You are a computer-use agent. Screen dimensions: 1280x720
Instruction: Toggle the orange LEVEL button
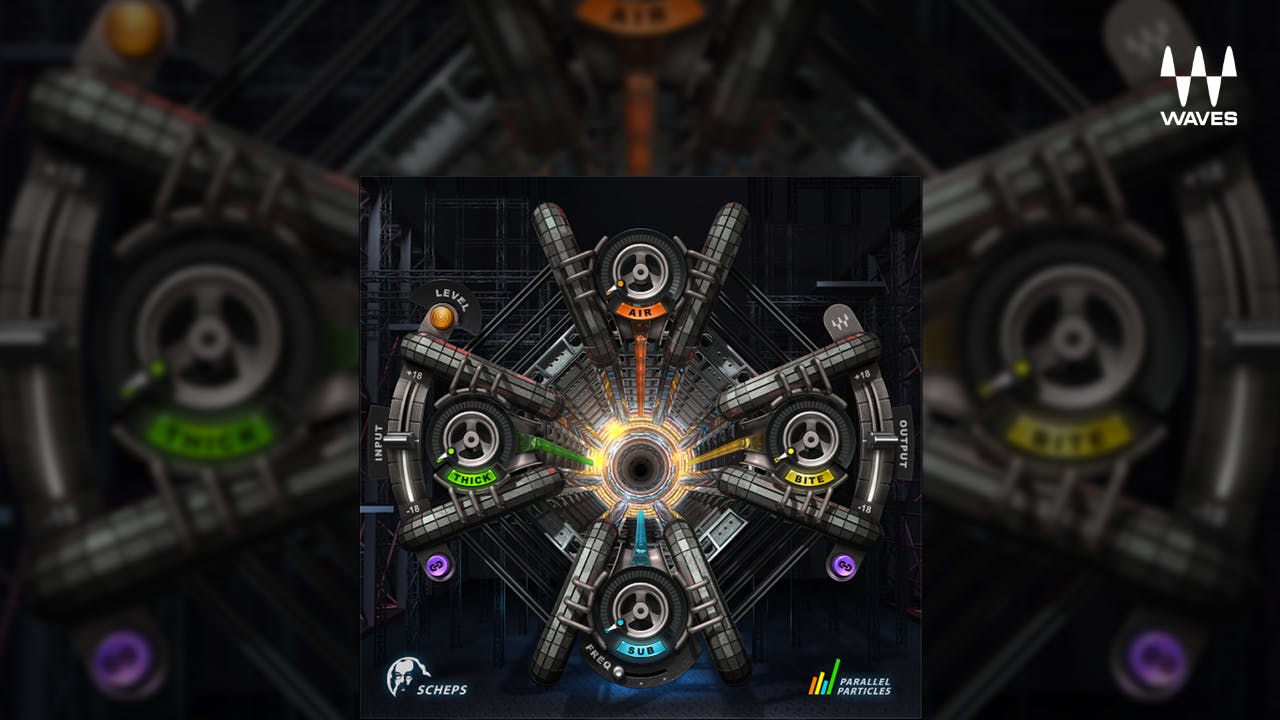point(440,319)
